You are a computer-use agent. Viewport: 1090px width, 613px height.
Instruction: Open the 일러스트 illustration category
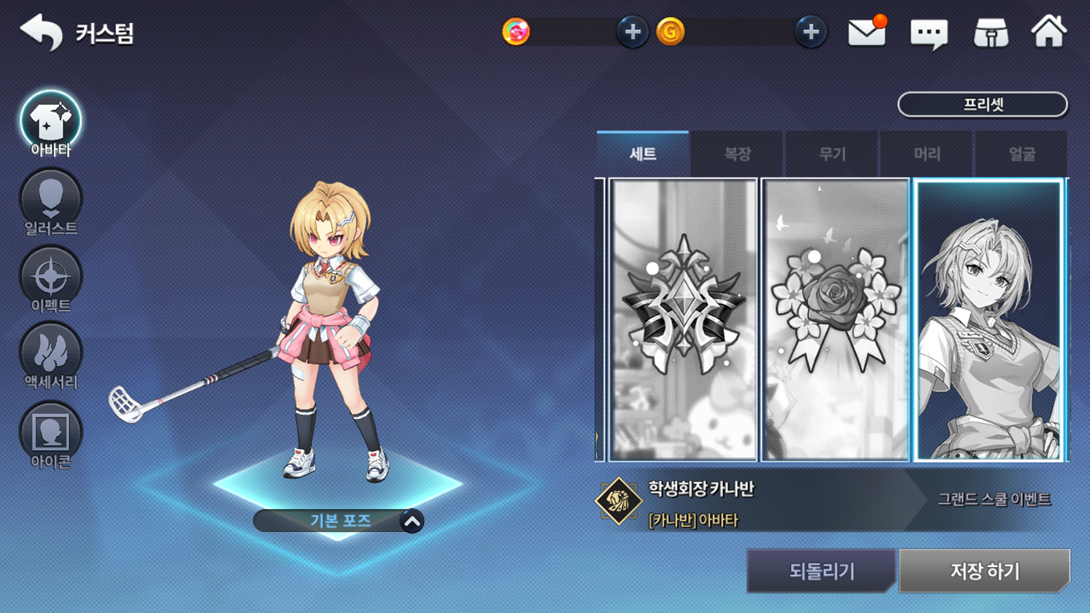[50, 201]
